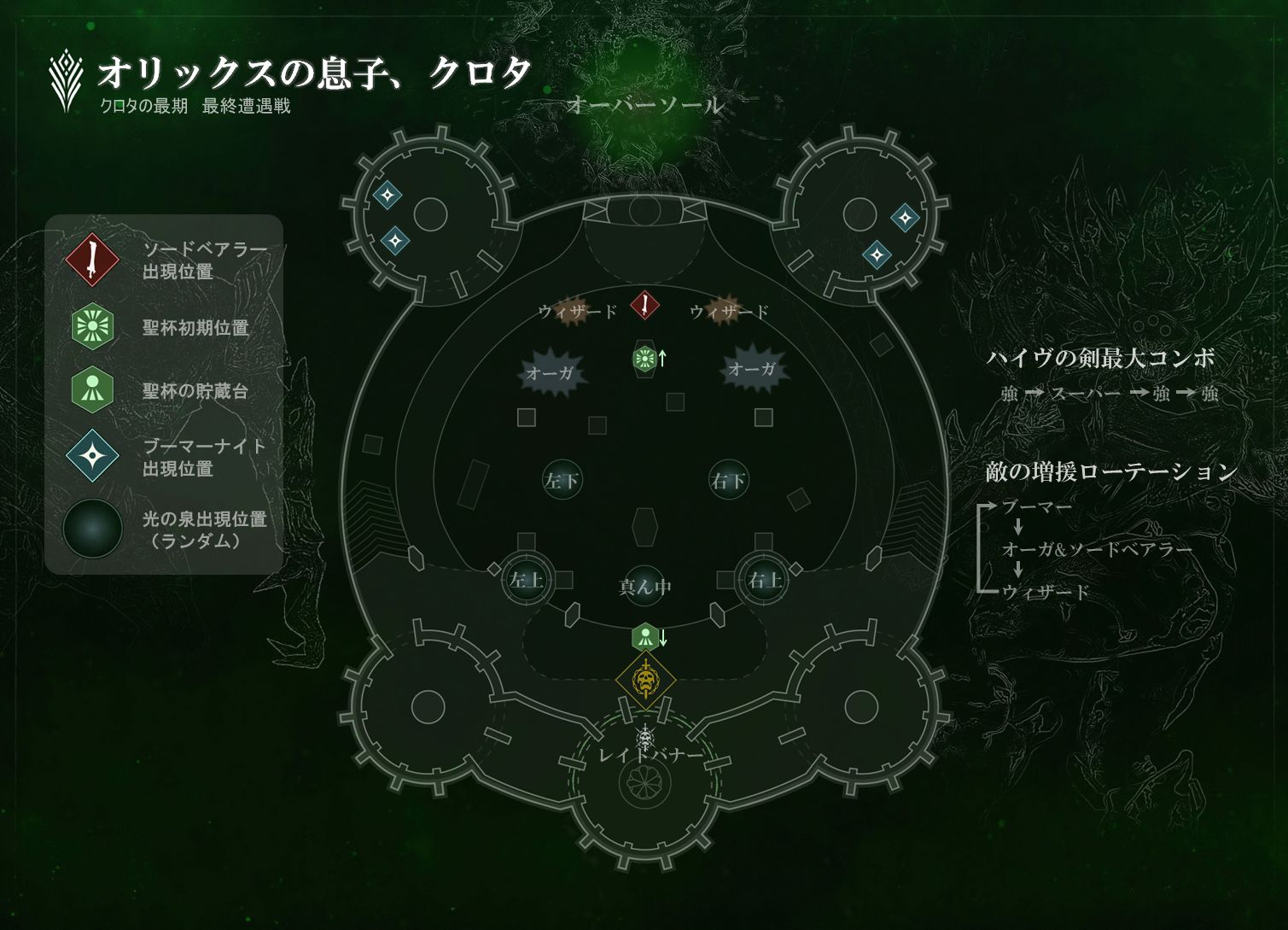
Task: Click the left wizard spawn marker
Action: pyautogui.click(x=572, y=311)
